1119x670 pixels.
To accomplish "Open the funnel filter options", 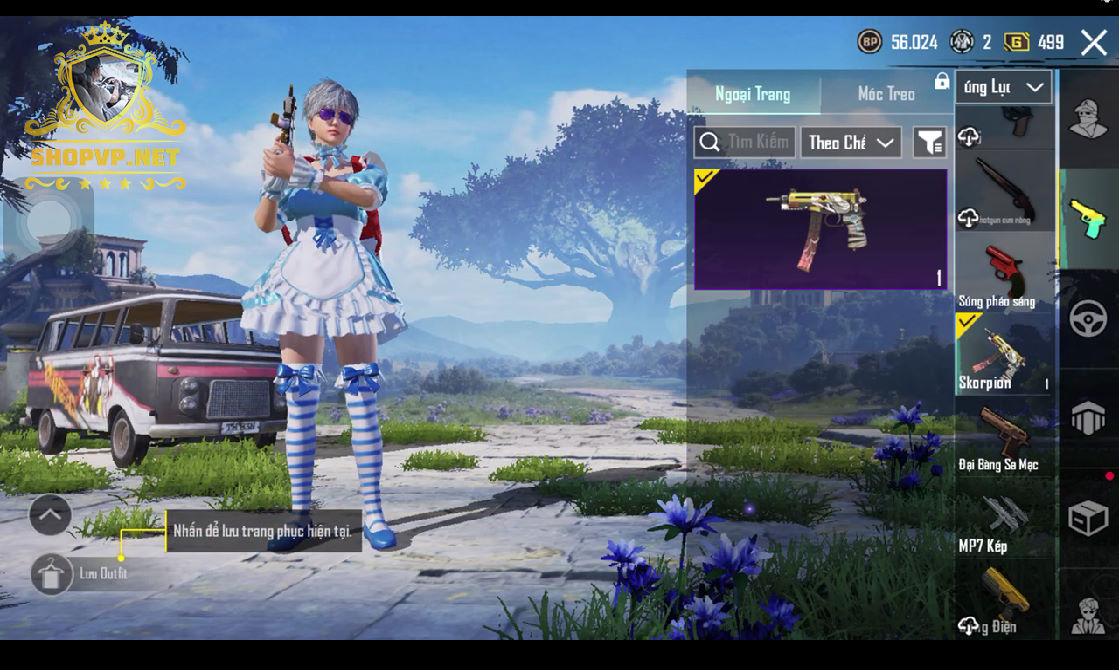I will (930, 143).
